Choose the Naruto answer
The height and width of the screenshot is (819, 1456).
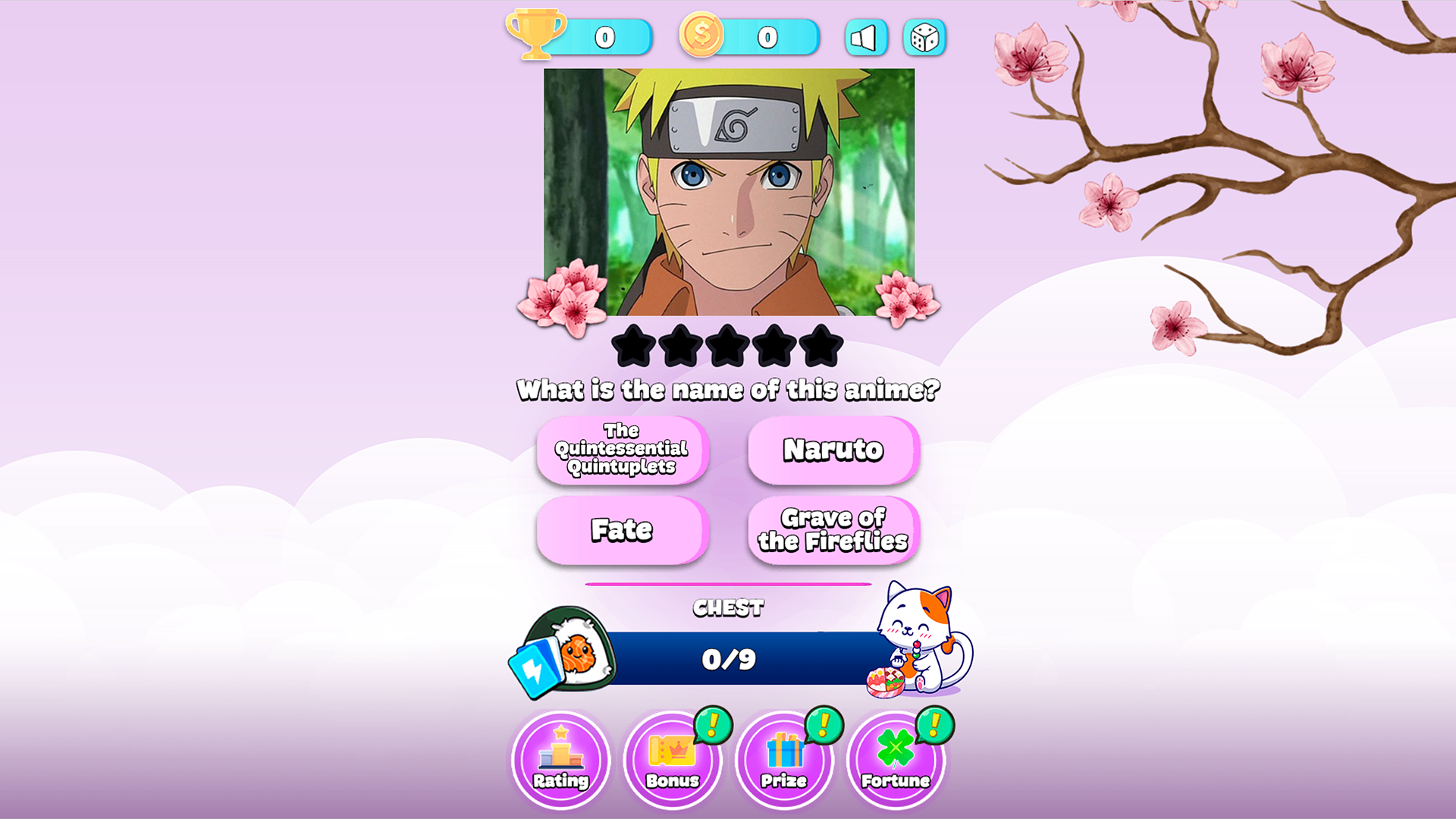(832, 449)
